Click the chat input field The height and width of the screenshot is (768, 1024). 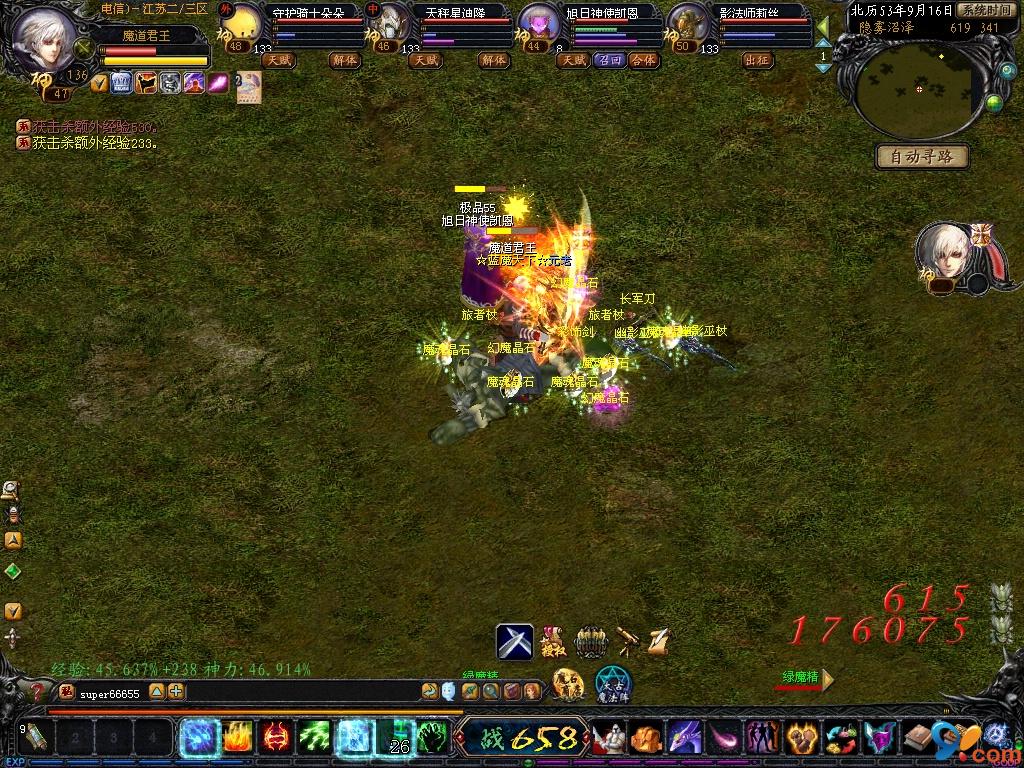tap(300, 691)
